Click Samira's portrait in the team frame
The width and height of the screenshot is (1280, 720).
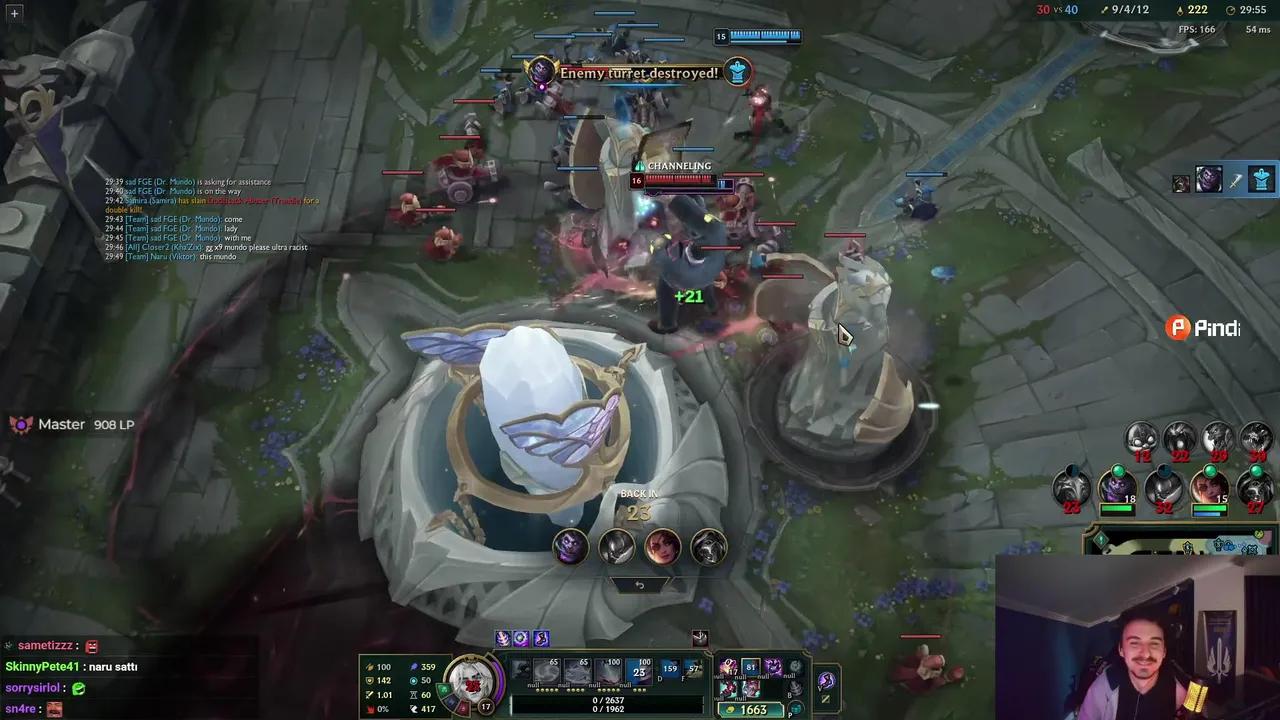coord(1211,490)
